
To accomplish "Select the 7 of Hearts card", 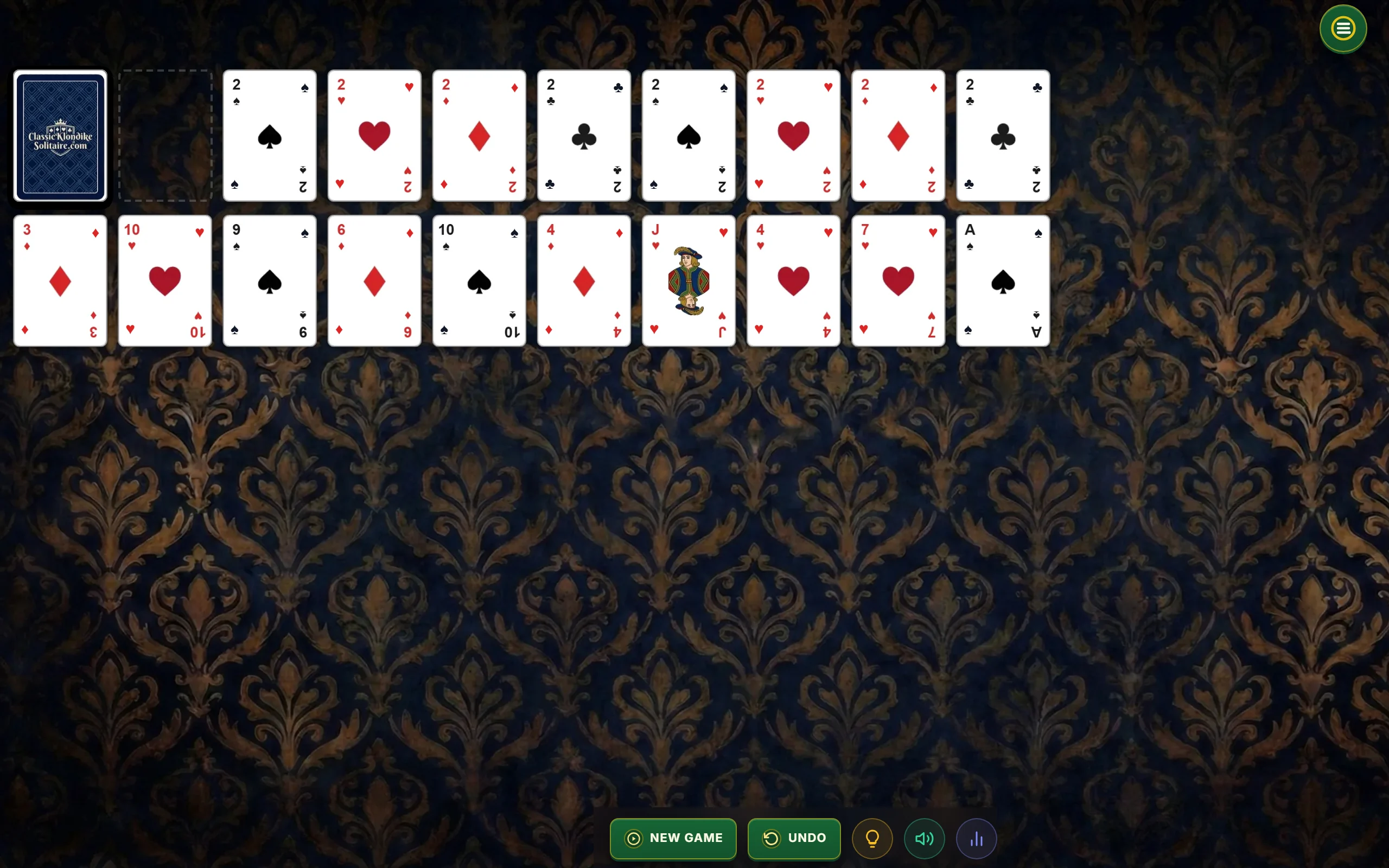I will click(x=897, y=280).
